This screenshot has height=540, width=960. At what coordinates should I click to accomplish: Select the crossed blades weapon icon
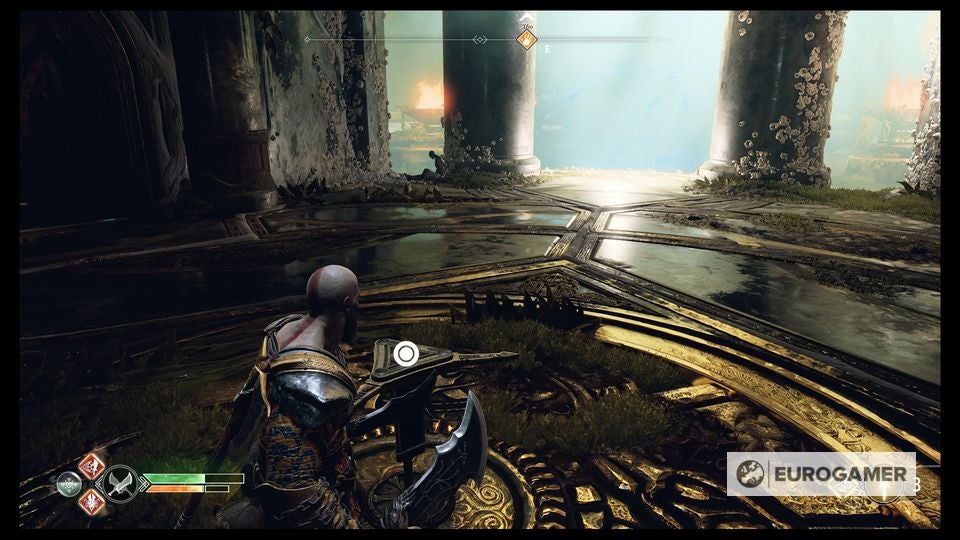pyautogui.click(x=122, y=484)
